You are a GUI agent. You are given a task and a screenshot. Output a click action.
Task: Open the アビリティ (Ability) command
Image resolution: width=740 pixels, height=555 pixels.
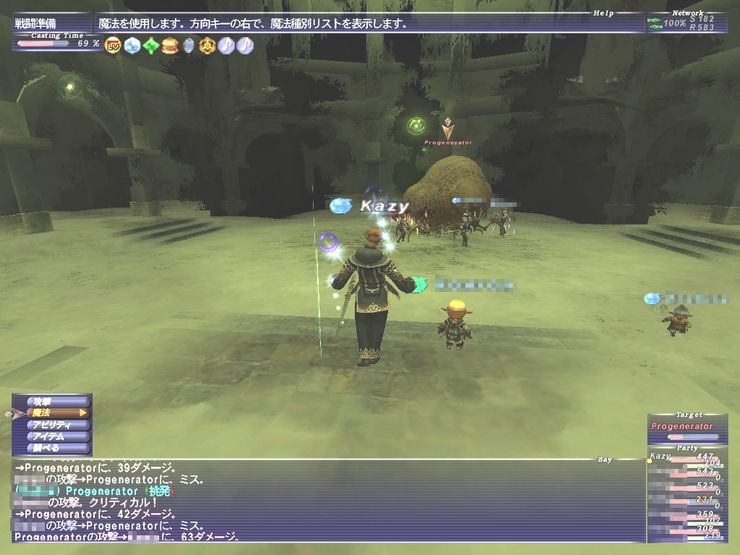[52, 424]
